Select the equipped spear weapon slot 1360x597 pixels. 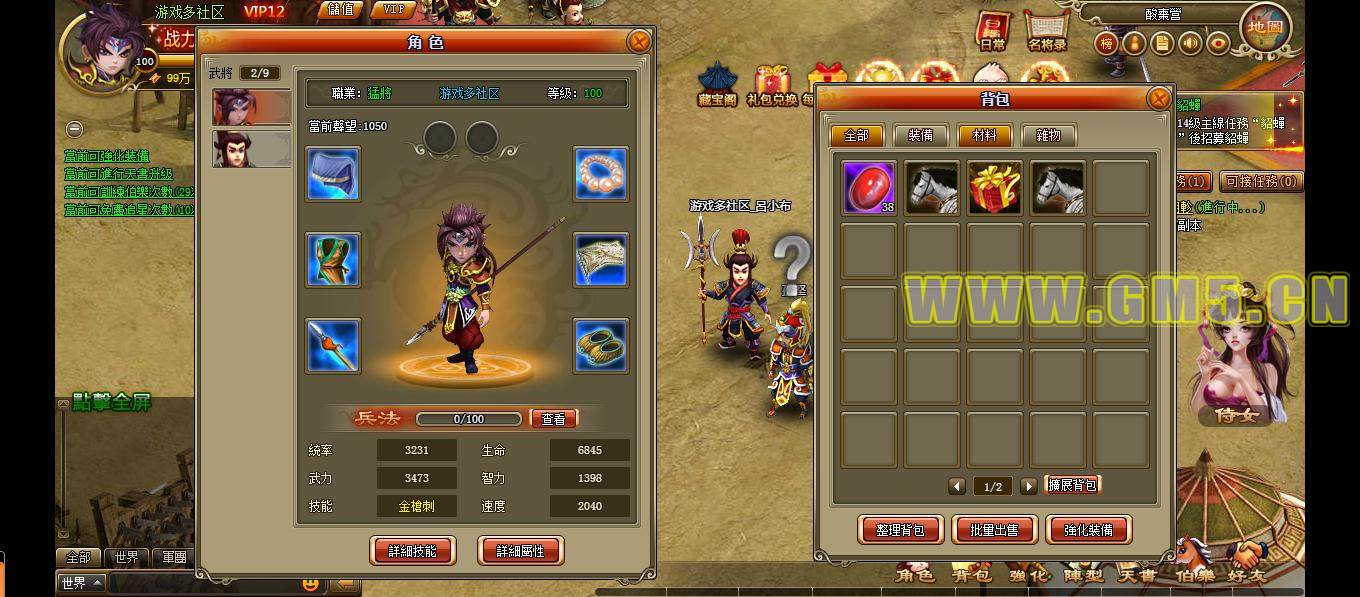click(x=333, y=346)
